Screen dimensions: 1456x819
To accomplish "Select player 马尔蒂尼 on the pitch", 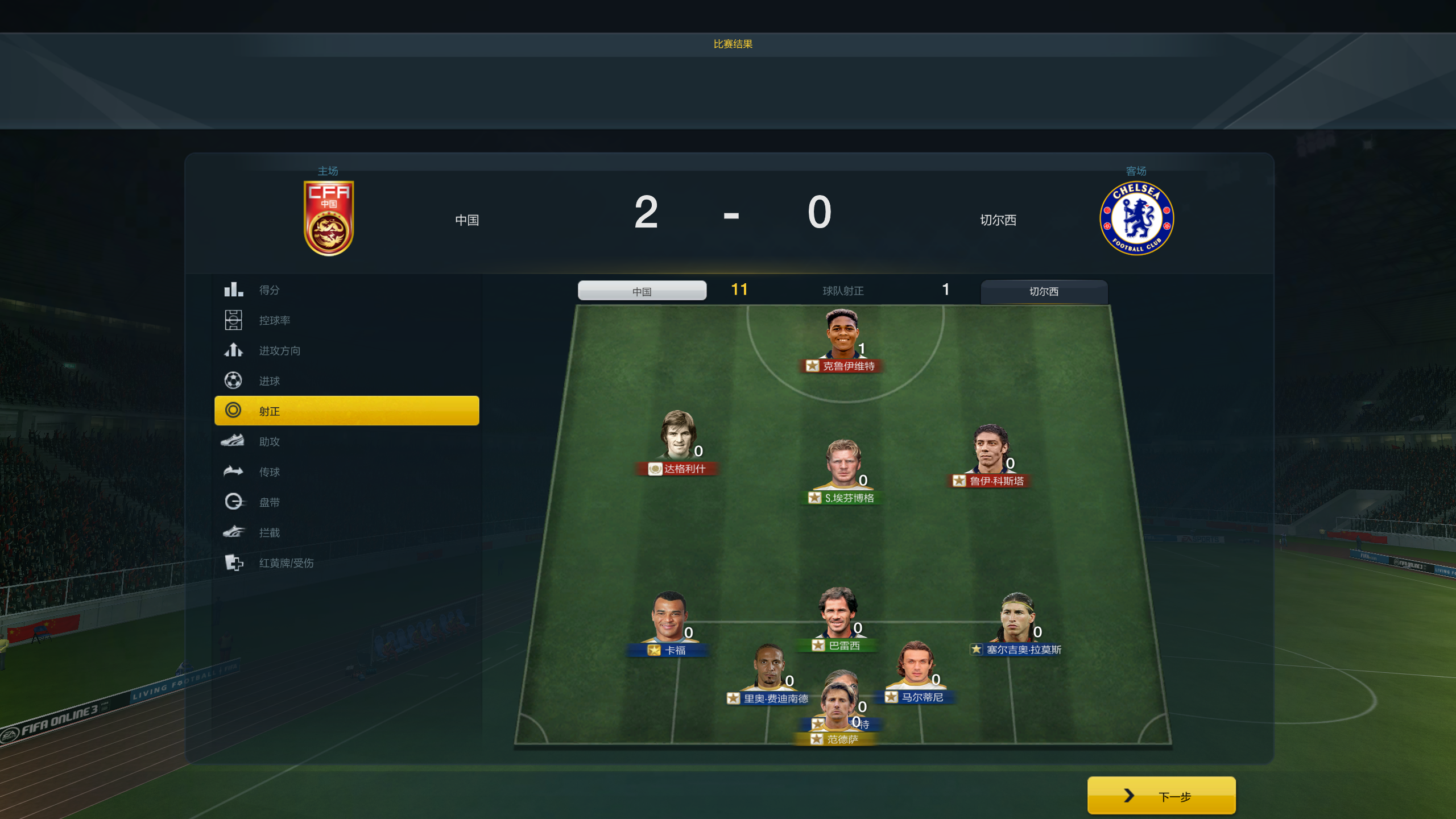I will (x=916, y=667).
